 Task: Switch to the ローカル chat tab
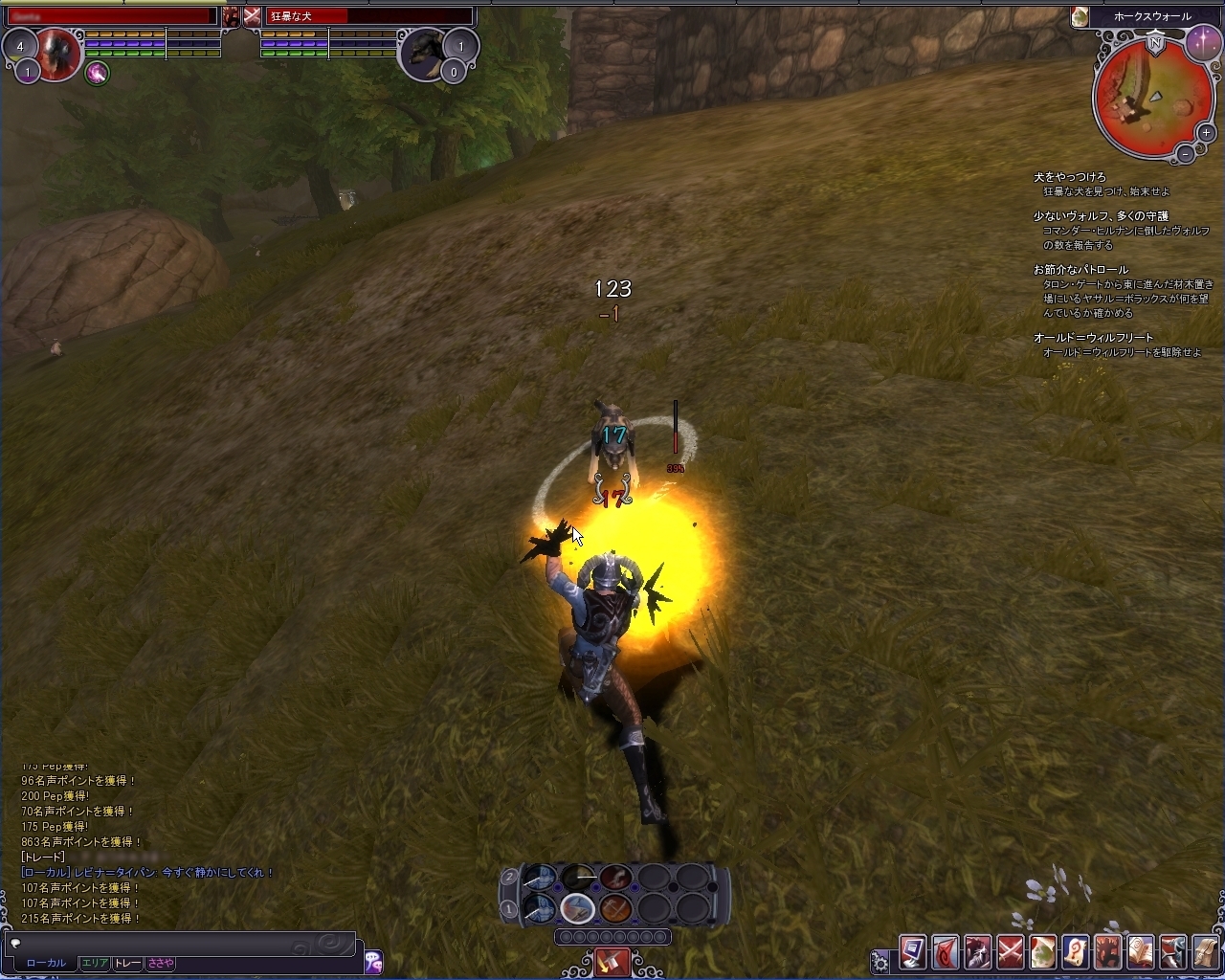click(x=46, y=963)
